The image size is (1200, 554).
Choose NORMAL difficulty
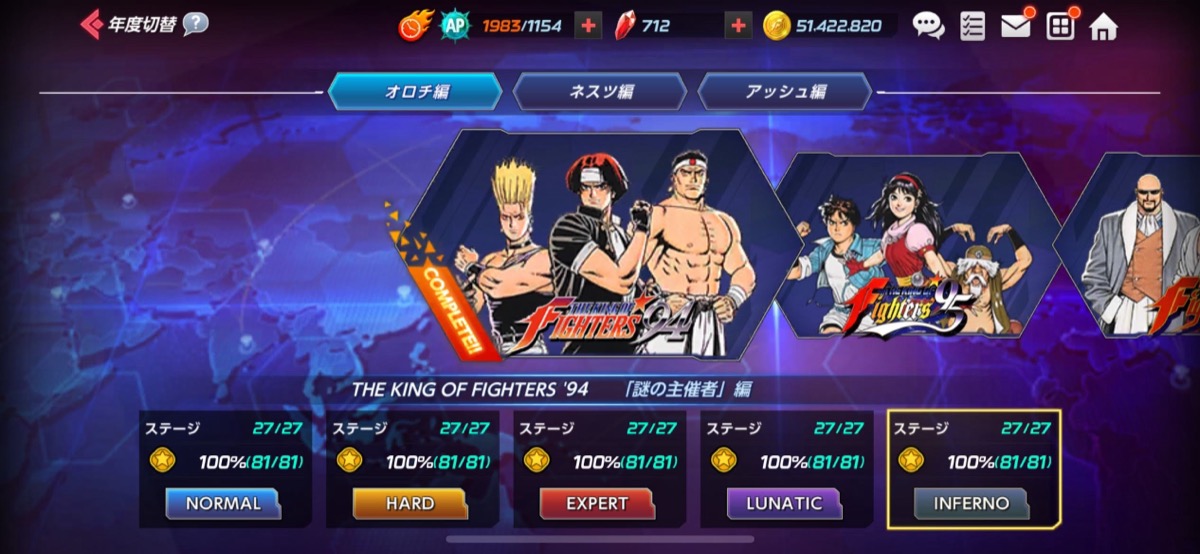point(223,504)
